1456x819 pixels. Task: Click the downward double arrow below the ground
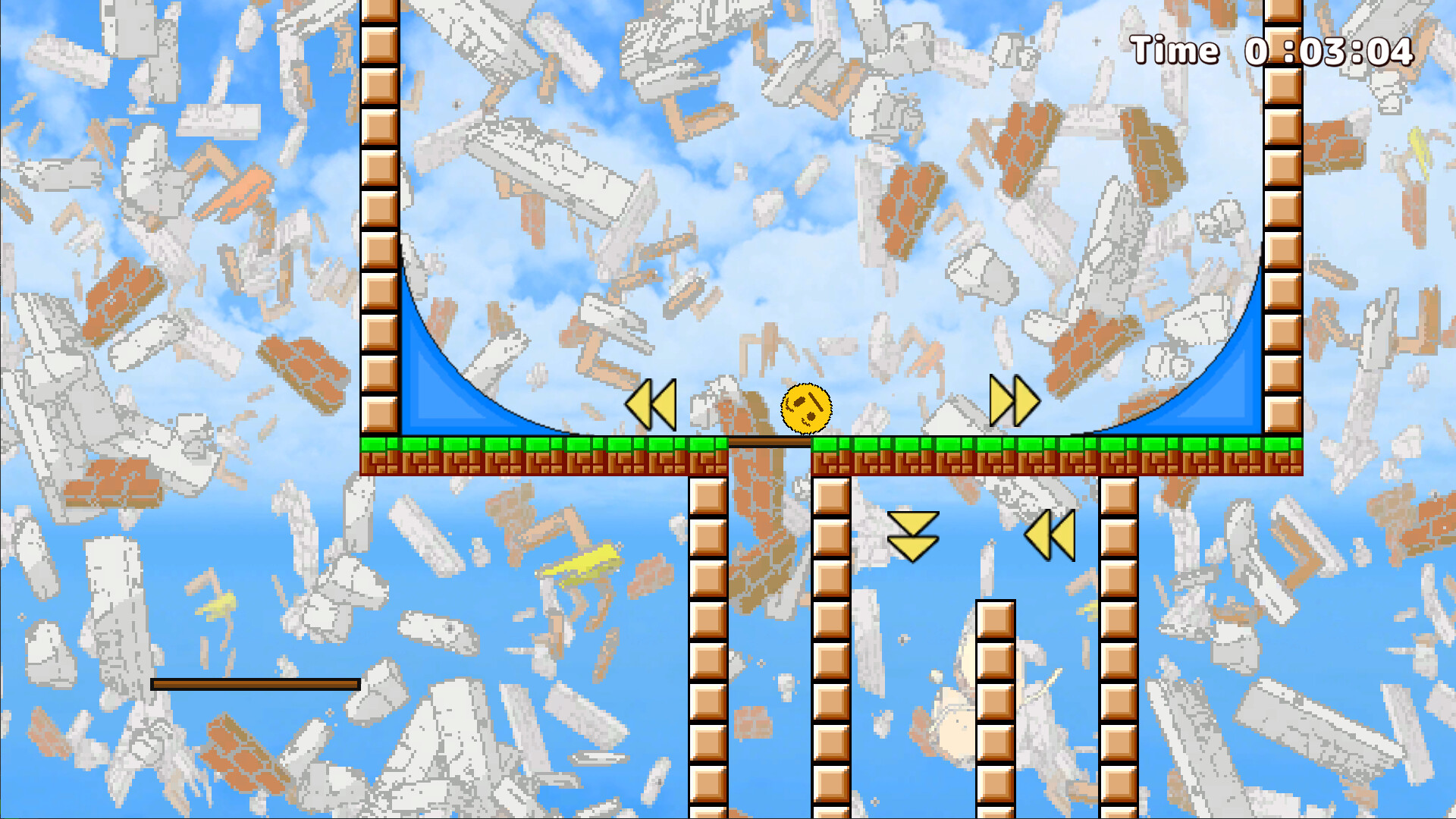click(914, 535)
